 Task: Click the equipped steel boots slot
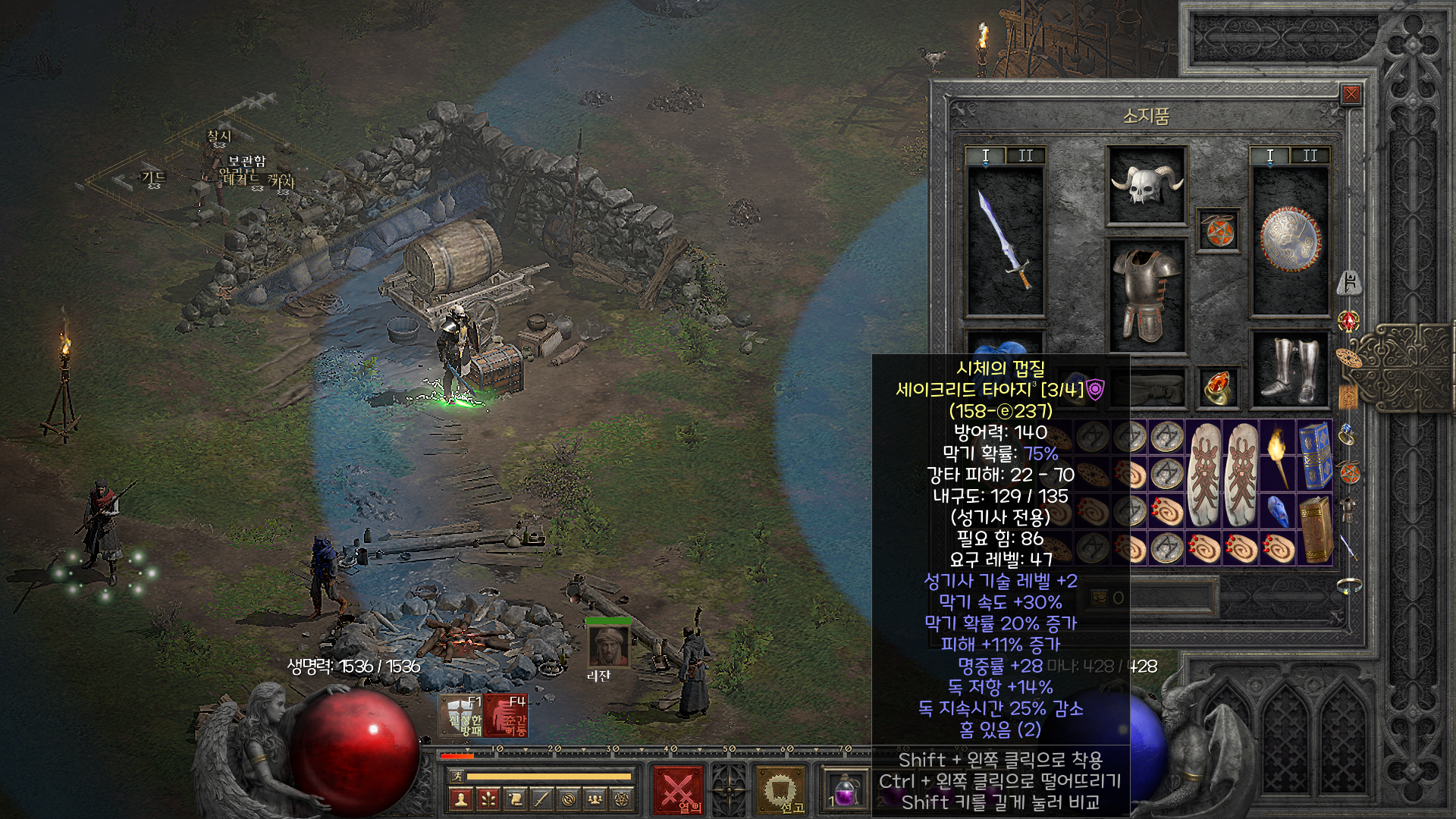[1290, 369]
